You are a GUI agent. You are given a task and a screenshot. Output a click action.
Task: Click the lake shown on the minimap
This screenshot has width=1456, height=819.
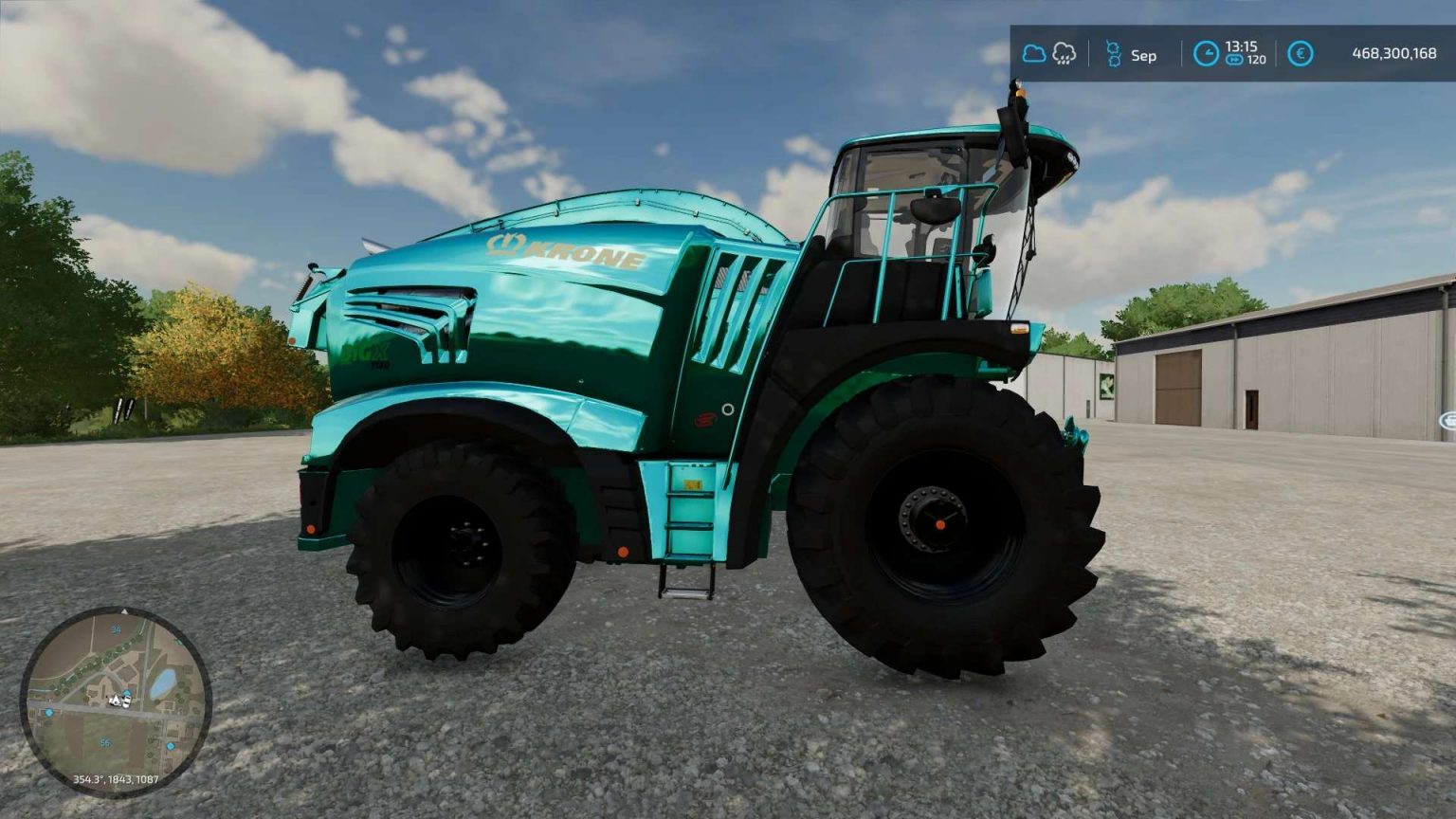click(x=164, y=680)
